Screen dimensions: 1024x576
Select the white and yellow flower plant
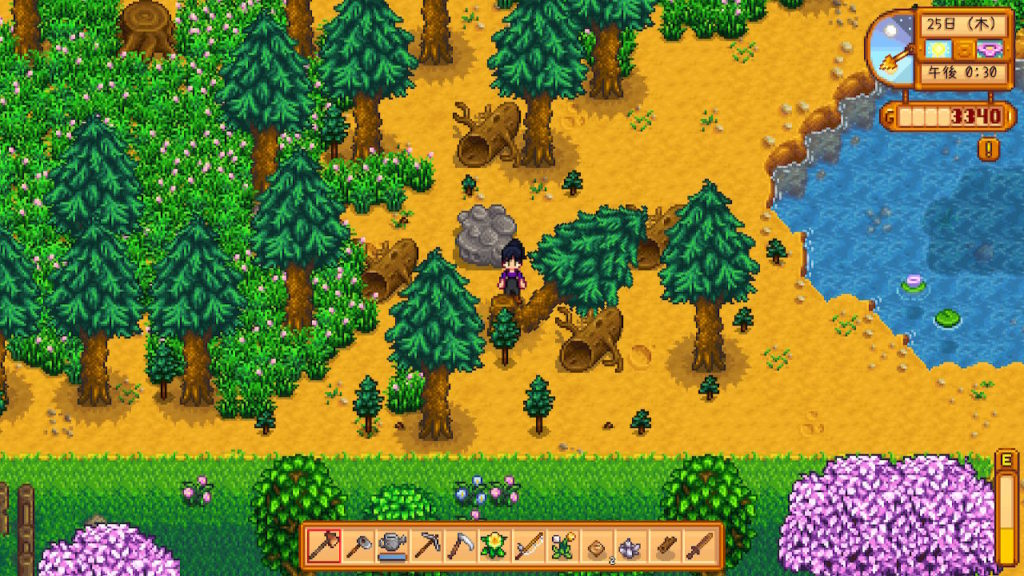[x=563, y=546]
